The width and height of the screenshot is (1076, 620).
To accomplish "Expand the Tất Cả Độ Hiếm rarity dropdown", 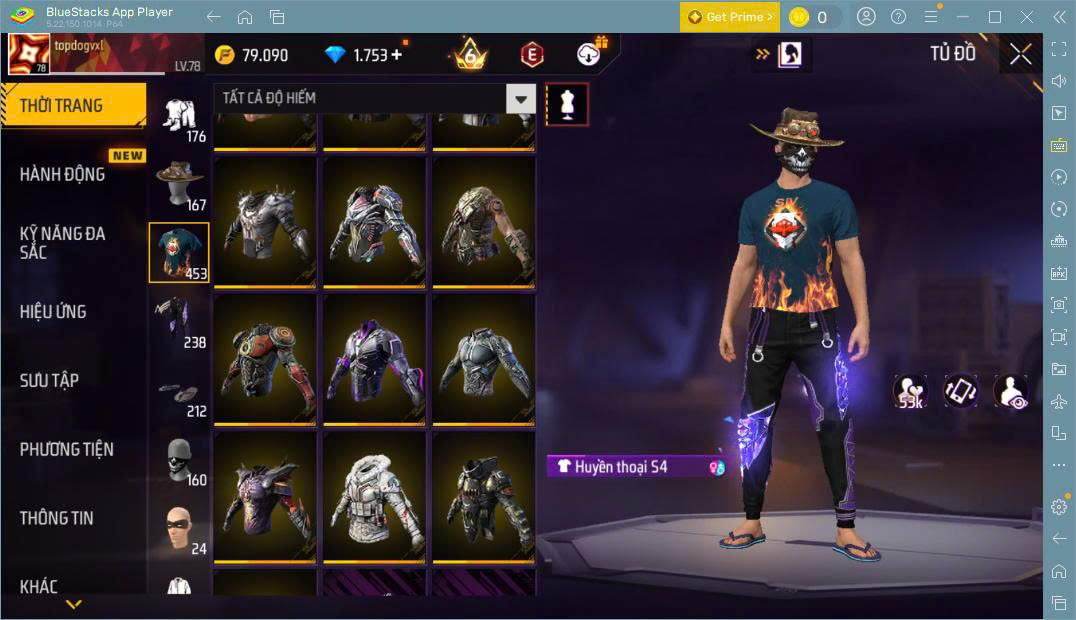I will [520, 98].
